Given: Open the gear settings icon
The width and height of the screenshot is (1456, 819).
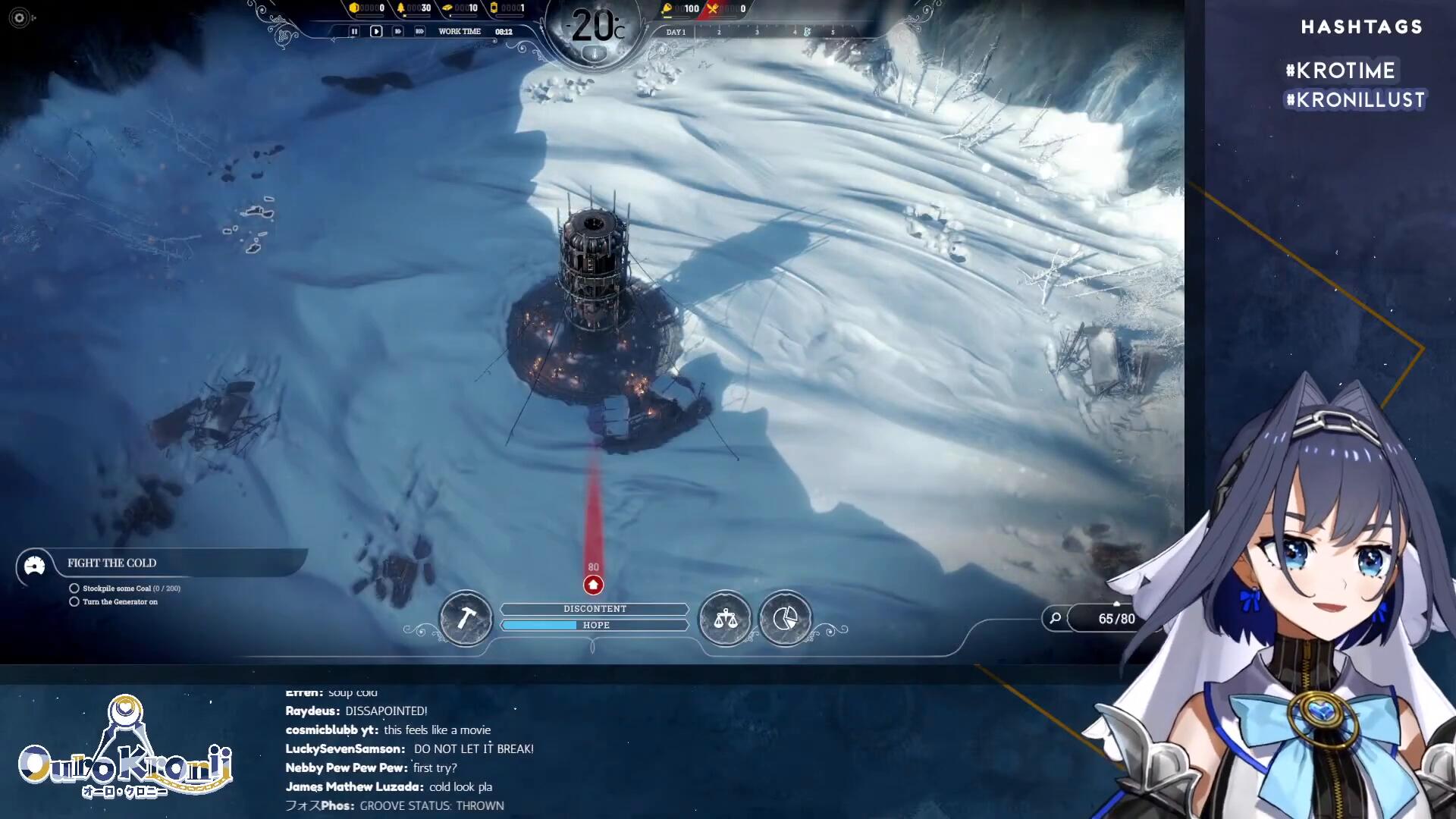Looking at the screenshot, I should tap(20, 17).
